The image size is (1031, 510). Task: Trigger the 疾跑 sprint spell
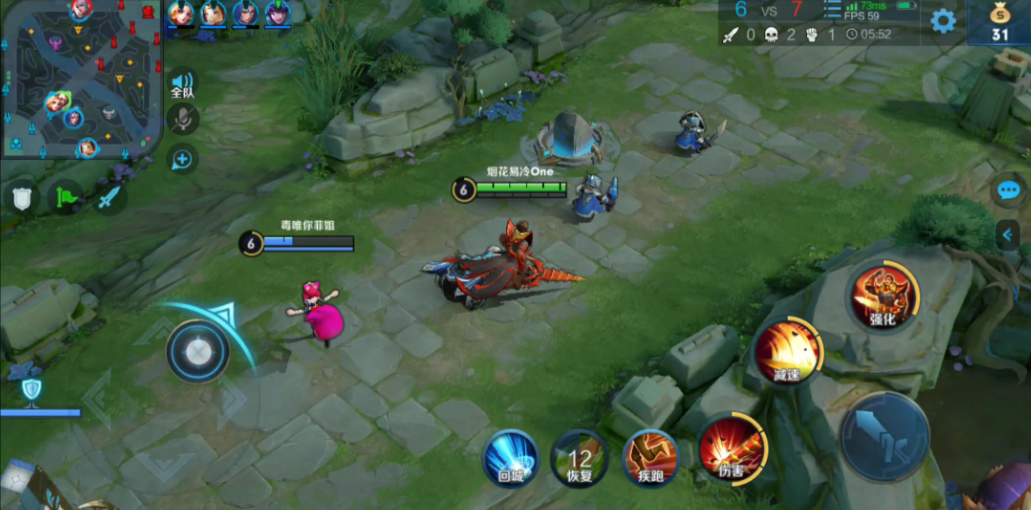(650, 457)
